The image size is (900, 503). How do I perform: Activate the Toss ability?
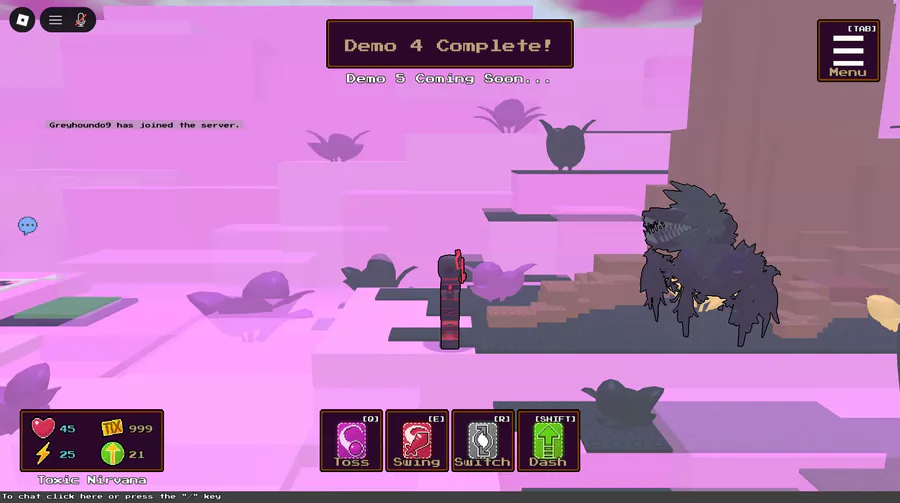pos(351,440)
